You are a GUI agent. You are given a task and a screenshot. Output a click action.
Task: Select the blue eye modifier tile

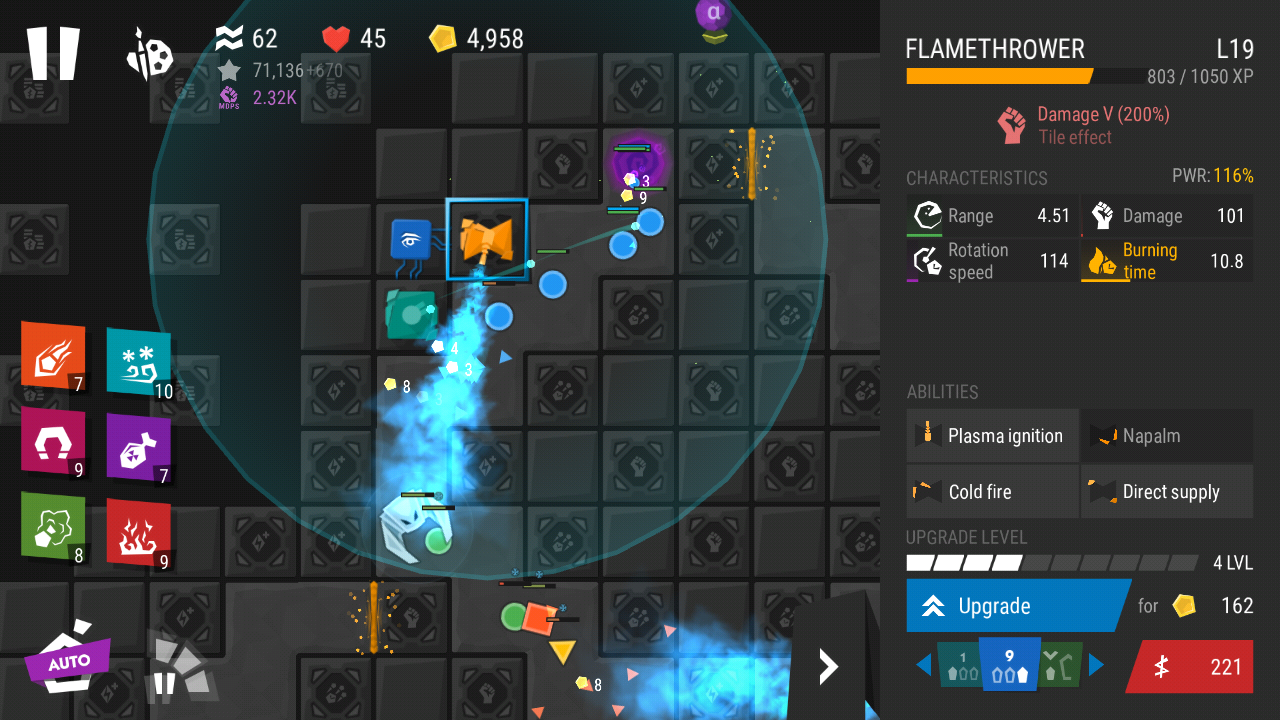(x=411, y=241)
